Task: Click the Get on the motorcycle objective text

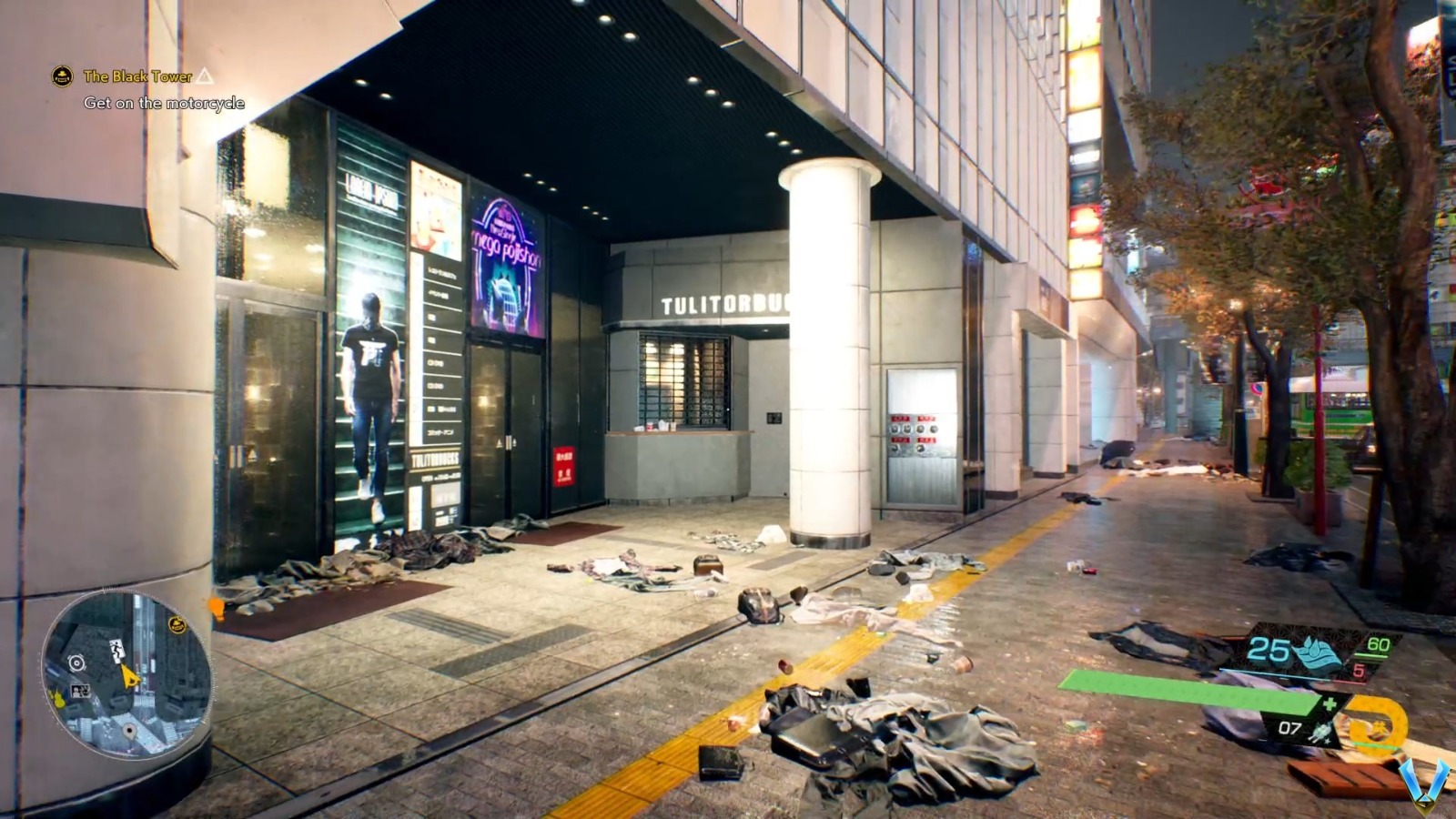Action: tap(164, 103)
